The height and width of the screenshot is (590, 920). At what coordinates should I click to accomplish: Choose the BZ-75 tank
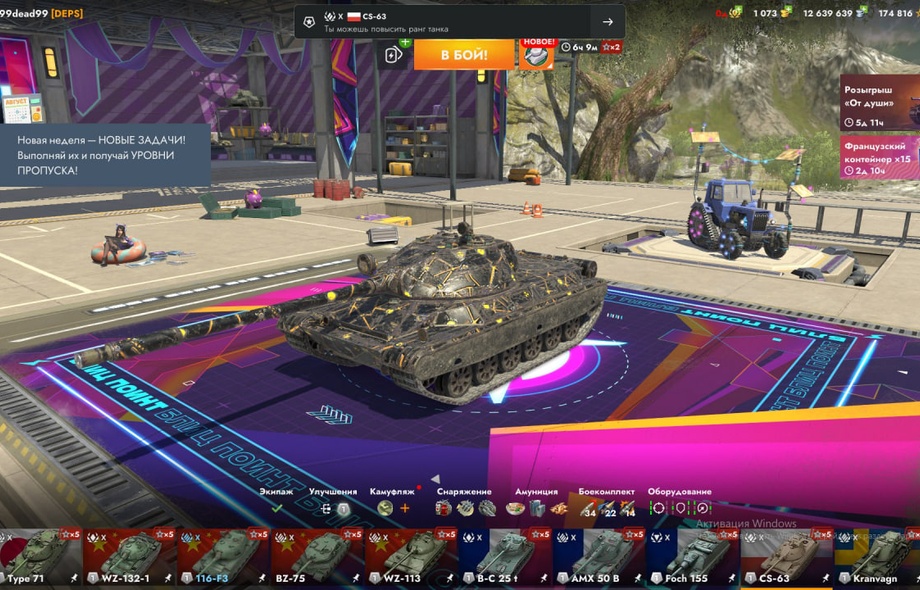point(316,557)
